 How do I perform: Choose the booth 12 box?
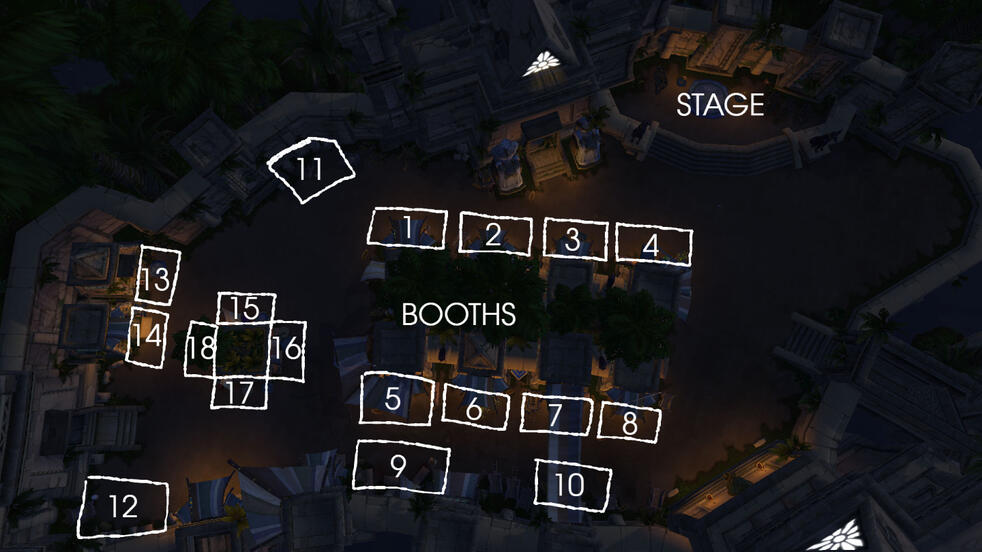point(123,506)
